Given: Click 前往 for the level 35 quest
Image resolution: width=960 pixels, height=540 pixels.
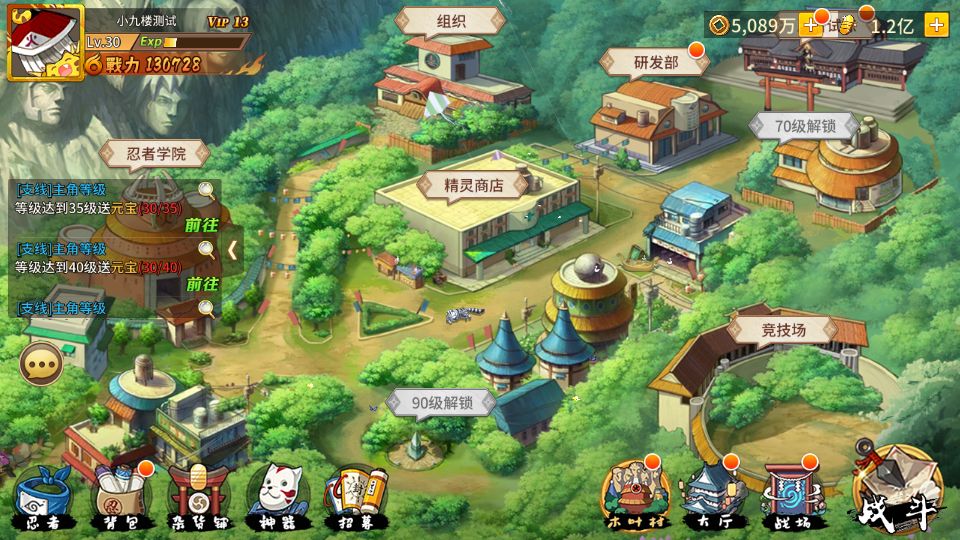Looking at the screenshot, I should (x=201, y=225).
